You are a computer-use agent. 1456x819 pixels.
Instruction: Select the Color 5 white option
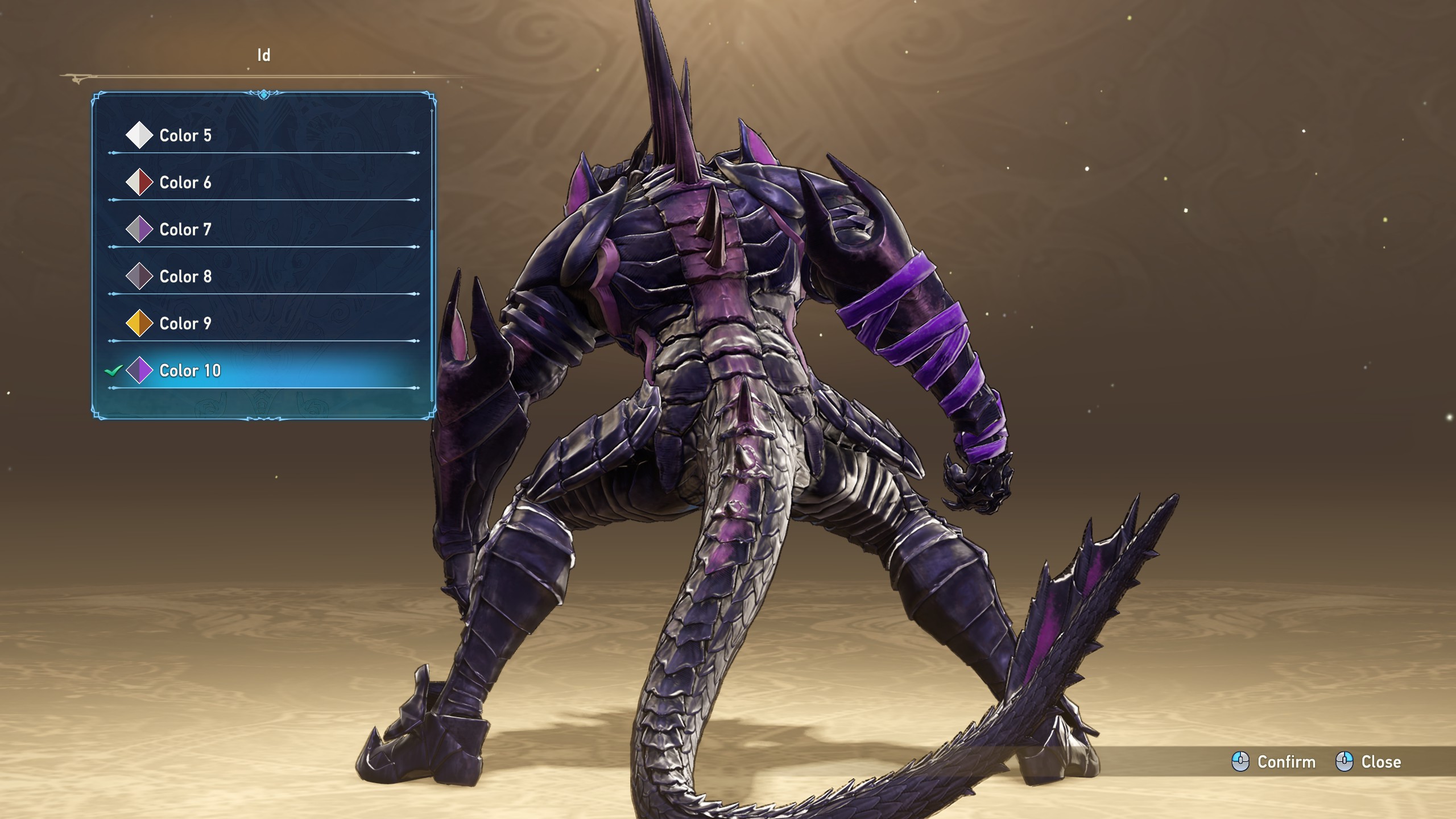pyautogui.click(x=185, y=135)
